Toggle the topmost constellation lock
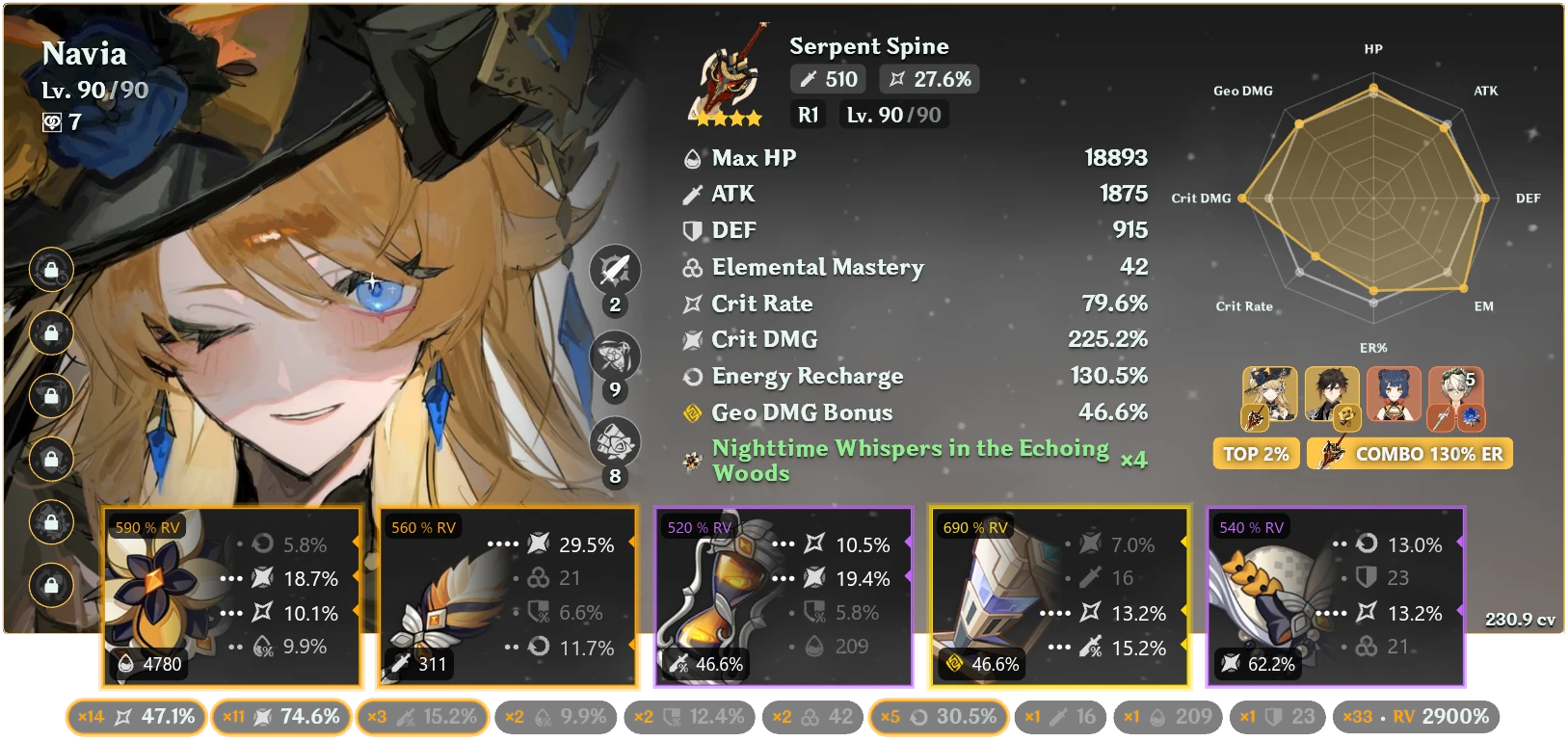The image size is (1568, 742). (x=50, y=271)
